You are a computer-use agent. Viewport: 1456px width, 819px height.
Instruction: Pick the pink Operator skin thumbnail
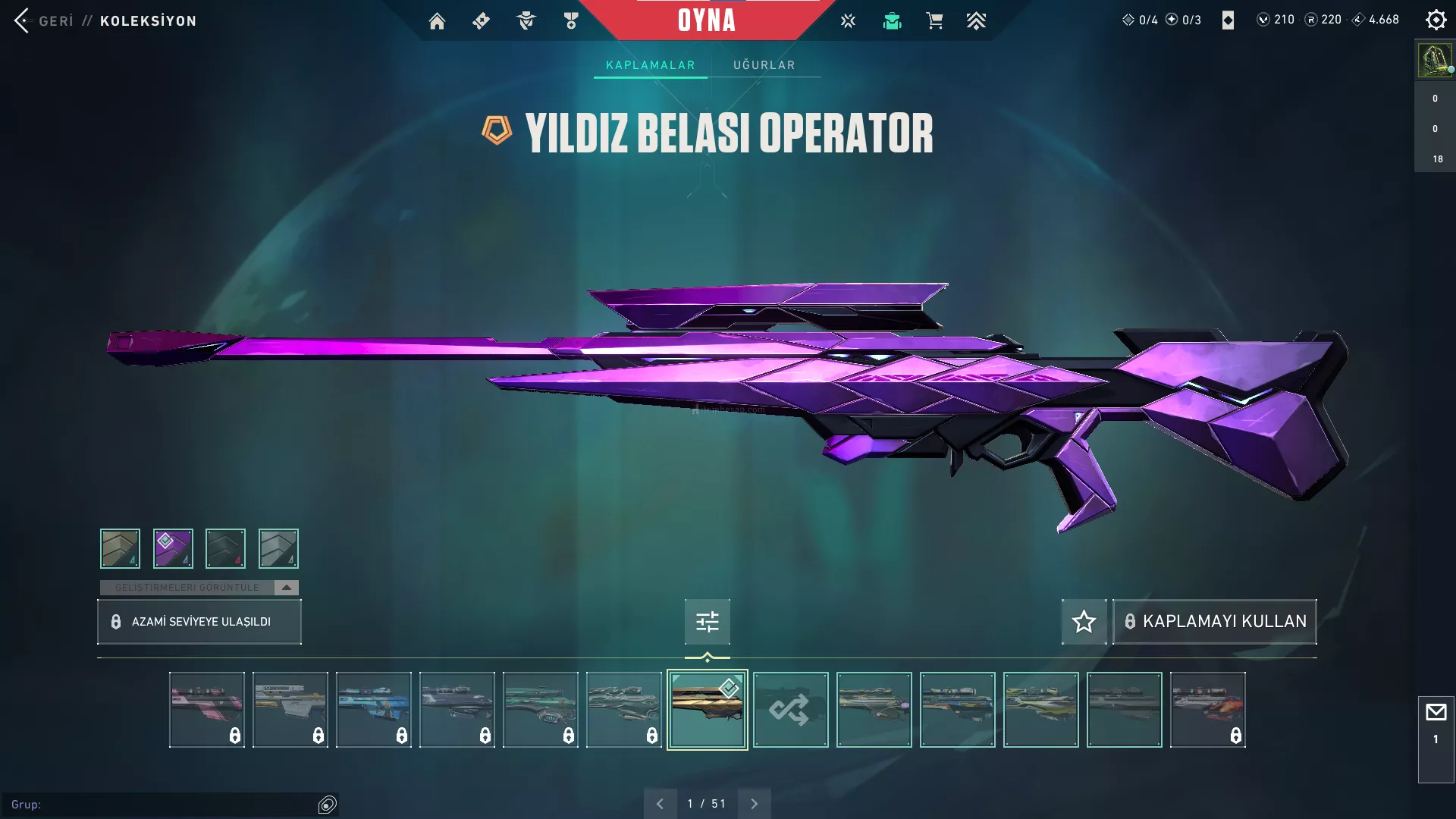[206, 710]
